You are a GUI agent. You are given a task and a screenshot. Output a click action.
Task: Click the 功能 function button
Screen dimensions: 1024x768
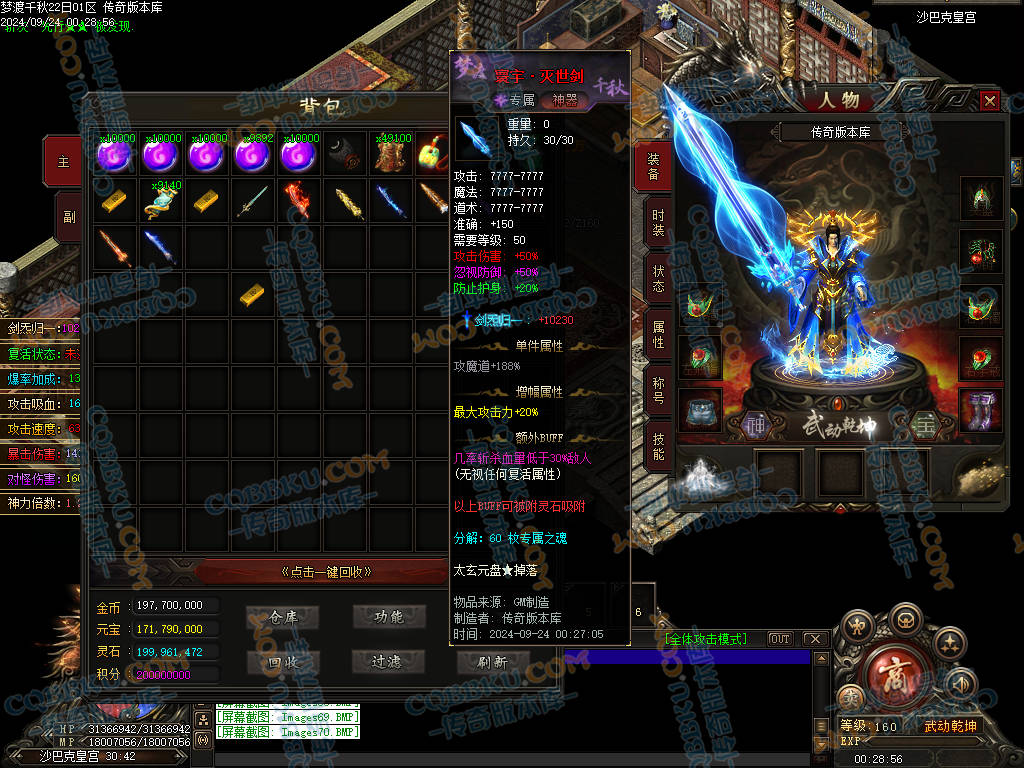[388, 617]
